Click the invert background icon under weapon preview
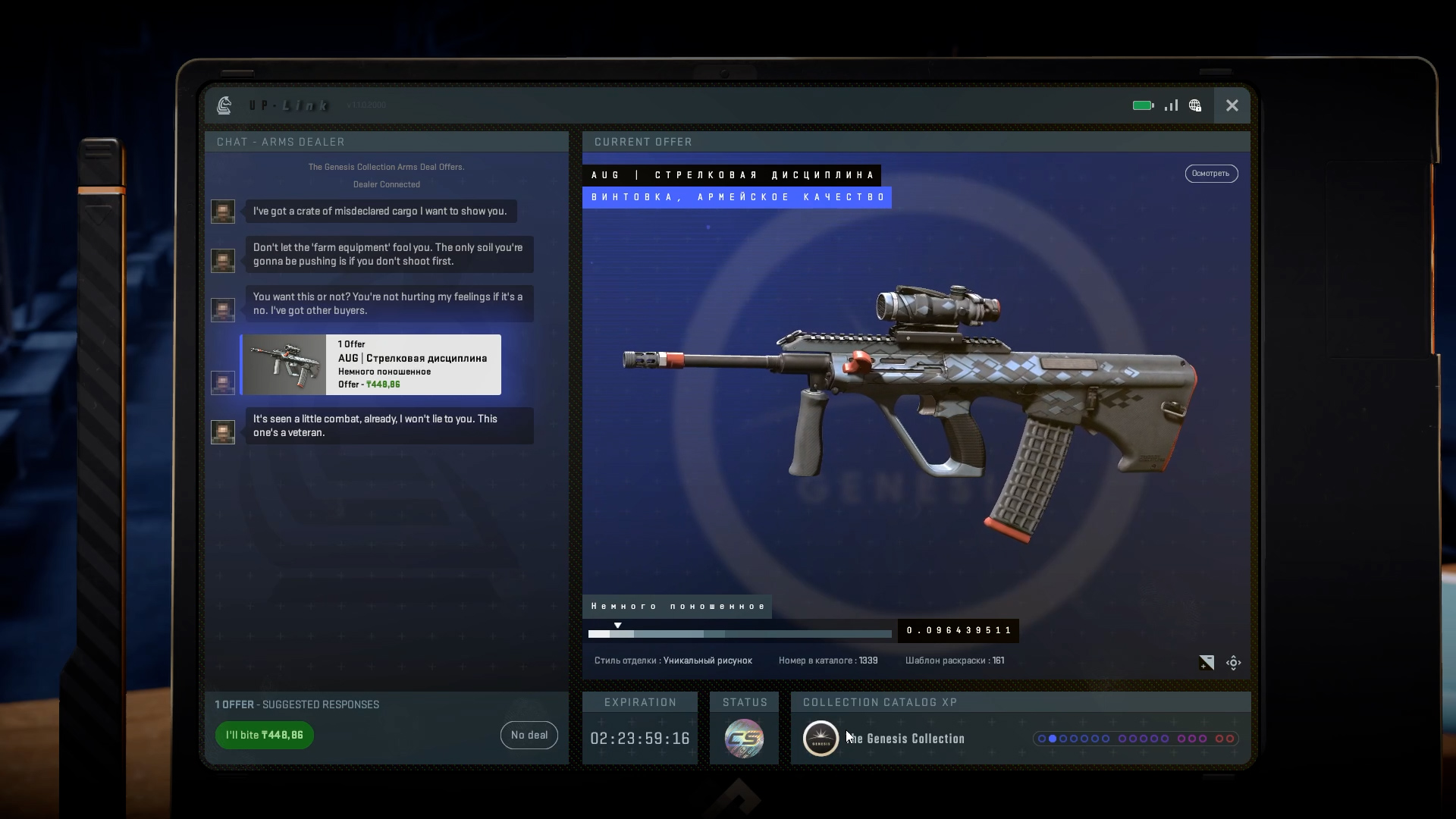The width and height of the screenshot is (1456, 819). [x=1206, y=662]
